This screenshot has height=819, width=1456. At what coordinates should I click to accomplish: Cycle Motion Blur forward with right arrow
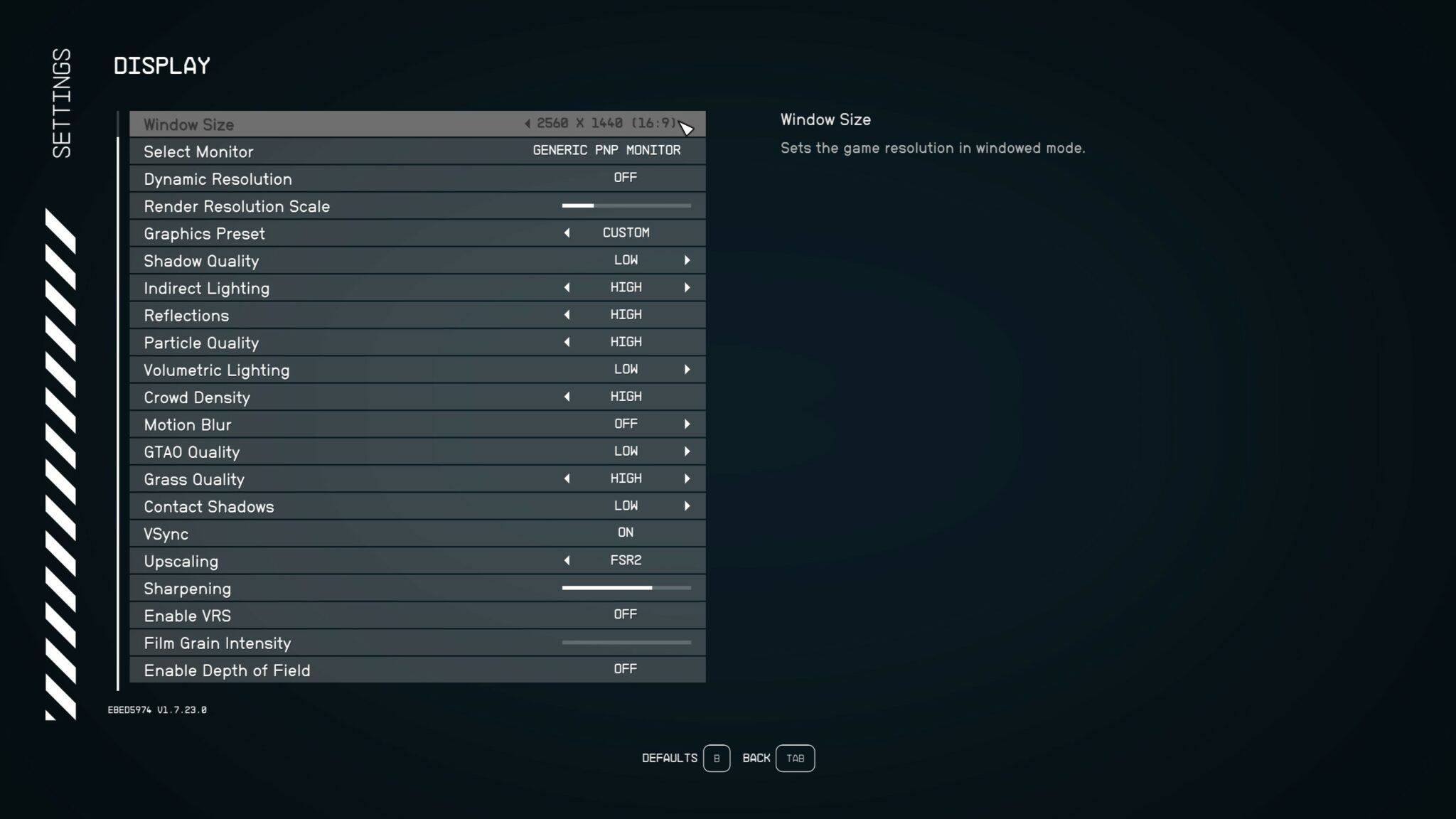click(x=687, y=424)
